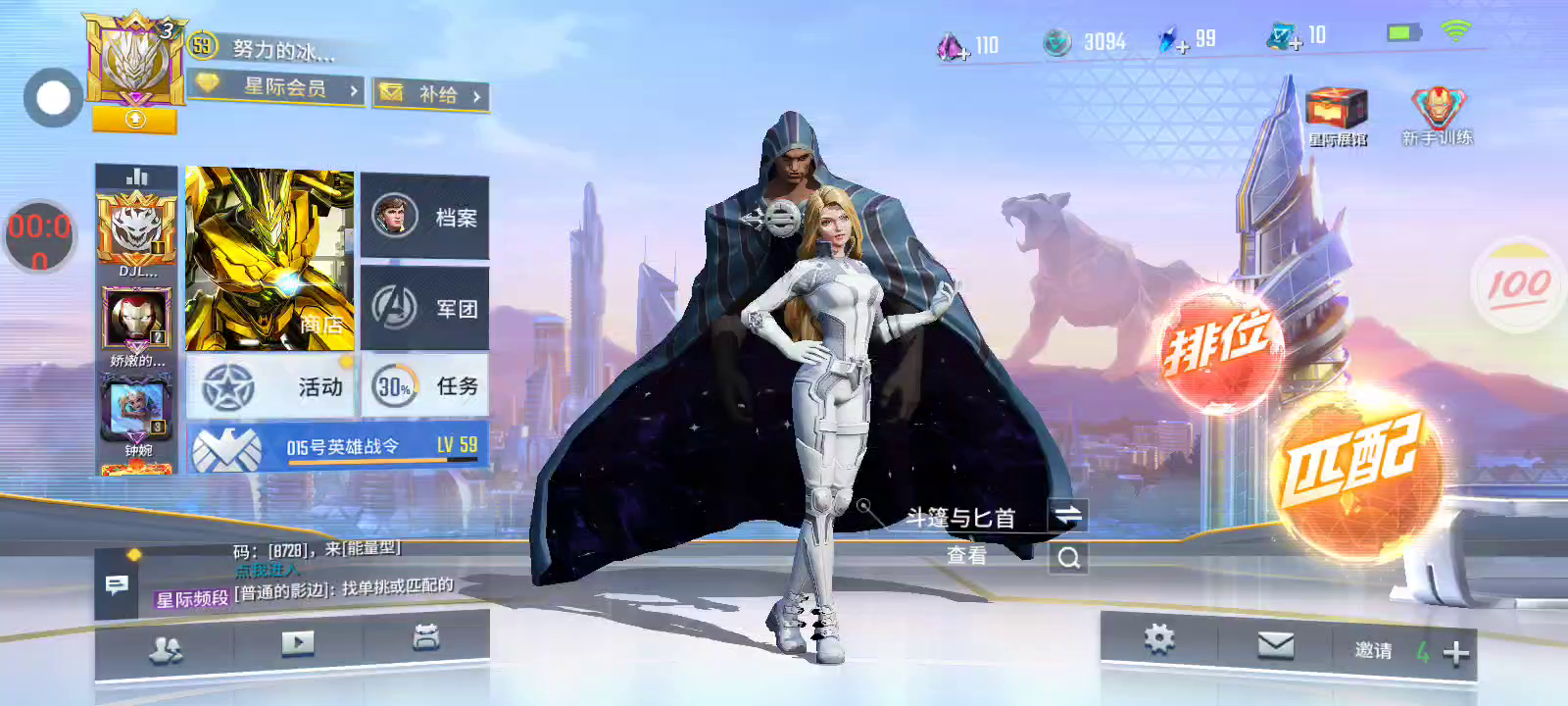Open the 015号英雄战令 battle pass
Viewport: 1568px width, 706px height.
337,447
